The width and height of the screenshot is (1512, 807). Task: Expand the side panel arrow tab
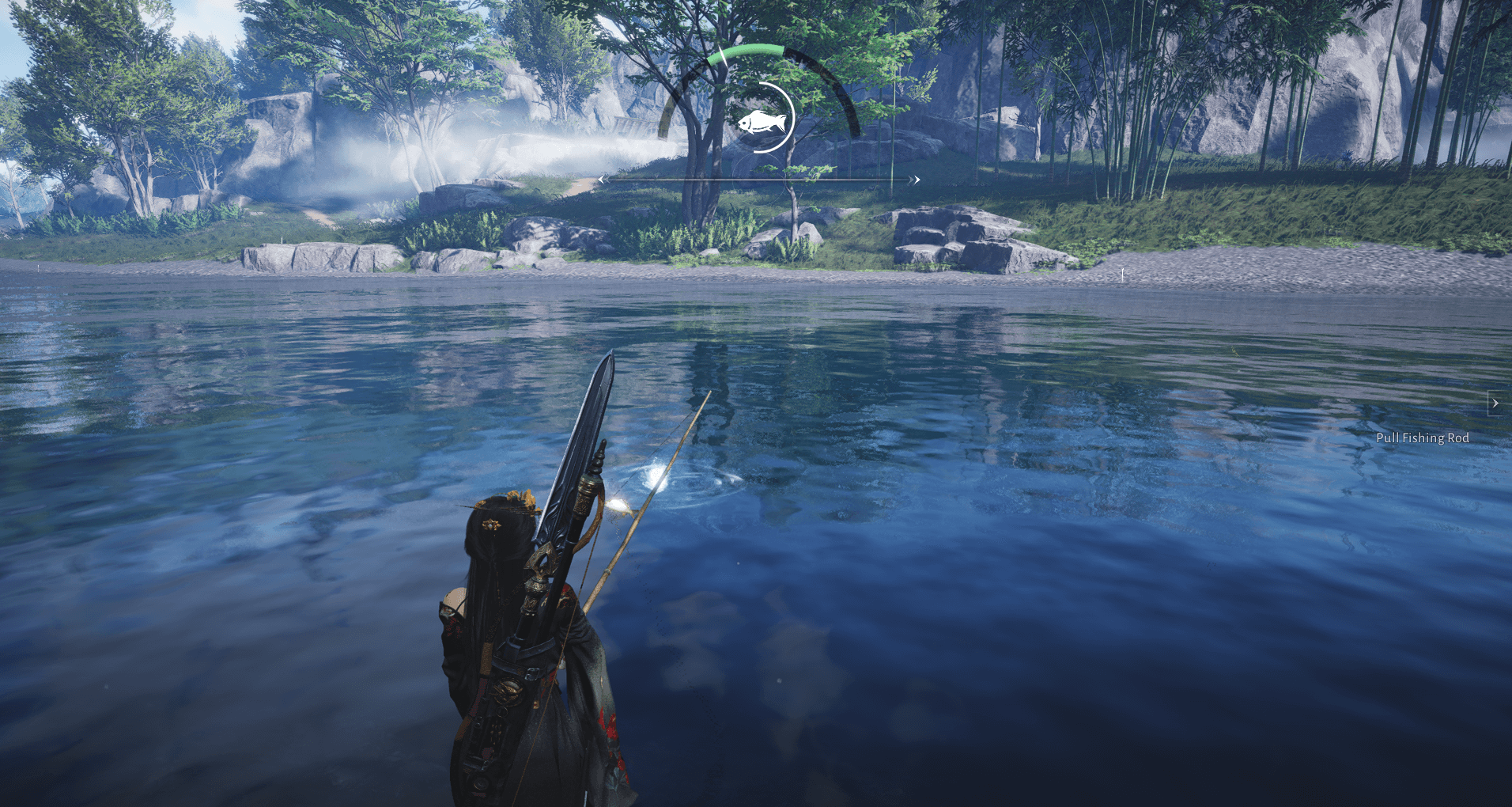[x=1495, y=403]
